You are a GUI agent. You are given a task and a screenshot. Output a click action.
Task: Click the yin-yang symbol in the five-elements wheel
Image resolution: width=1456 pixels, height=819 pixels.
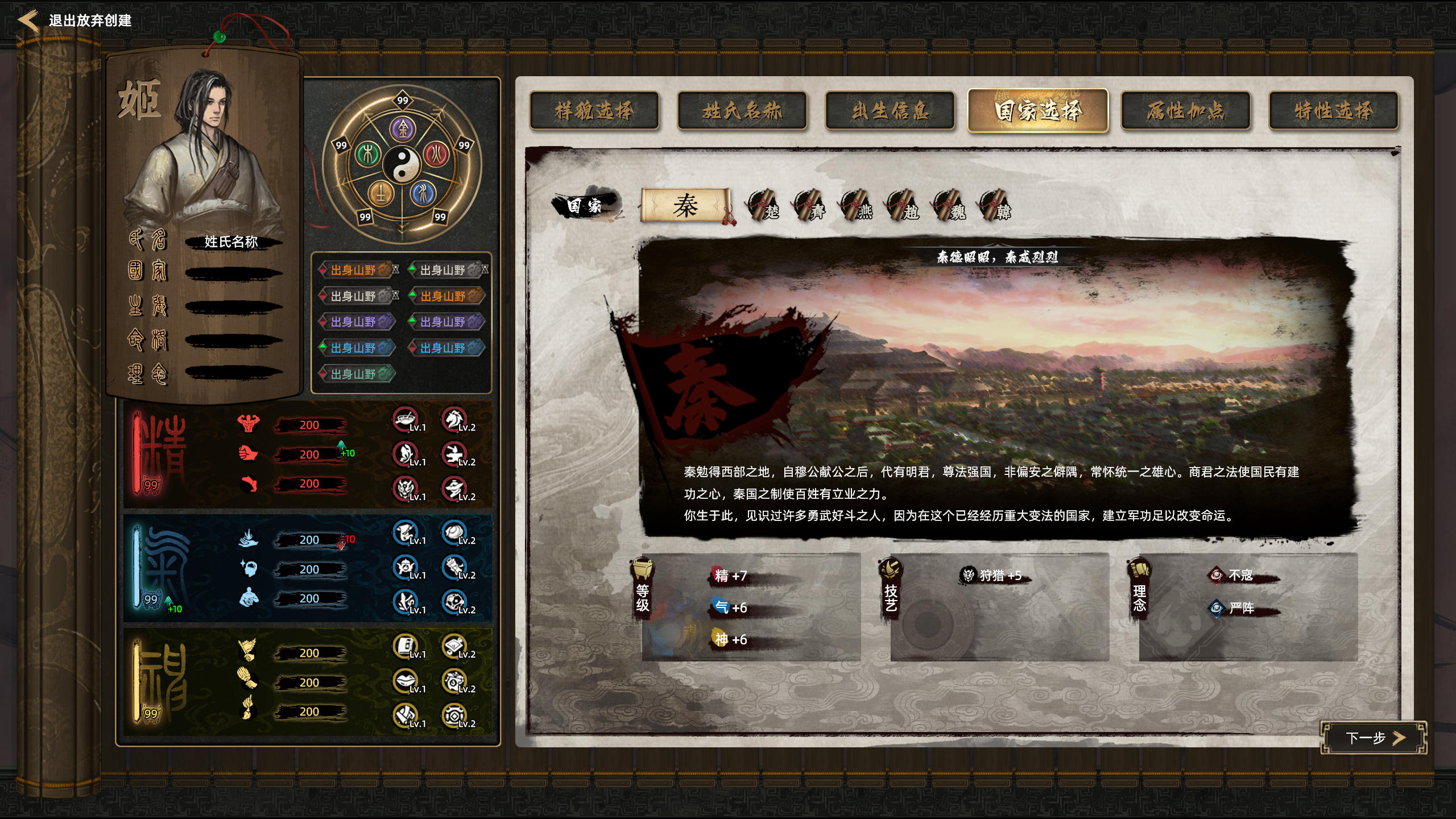pos(402,163)
